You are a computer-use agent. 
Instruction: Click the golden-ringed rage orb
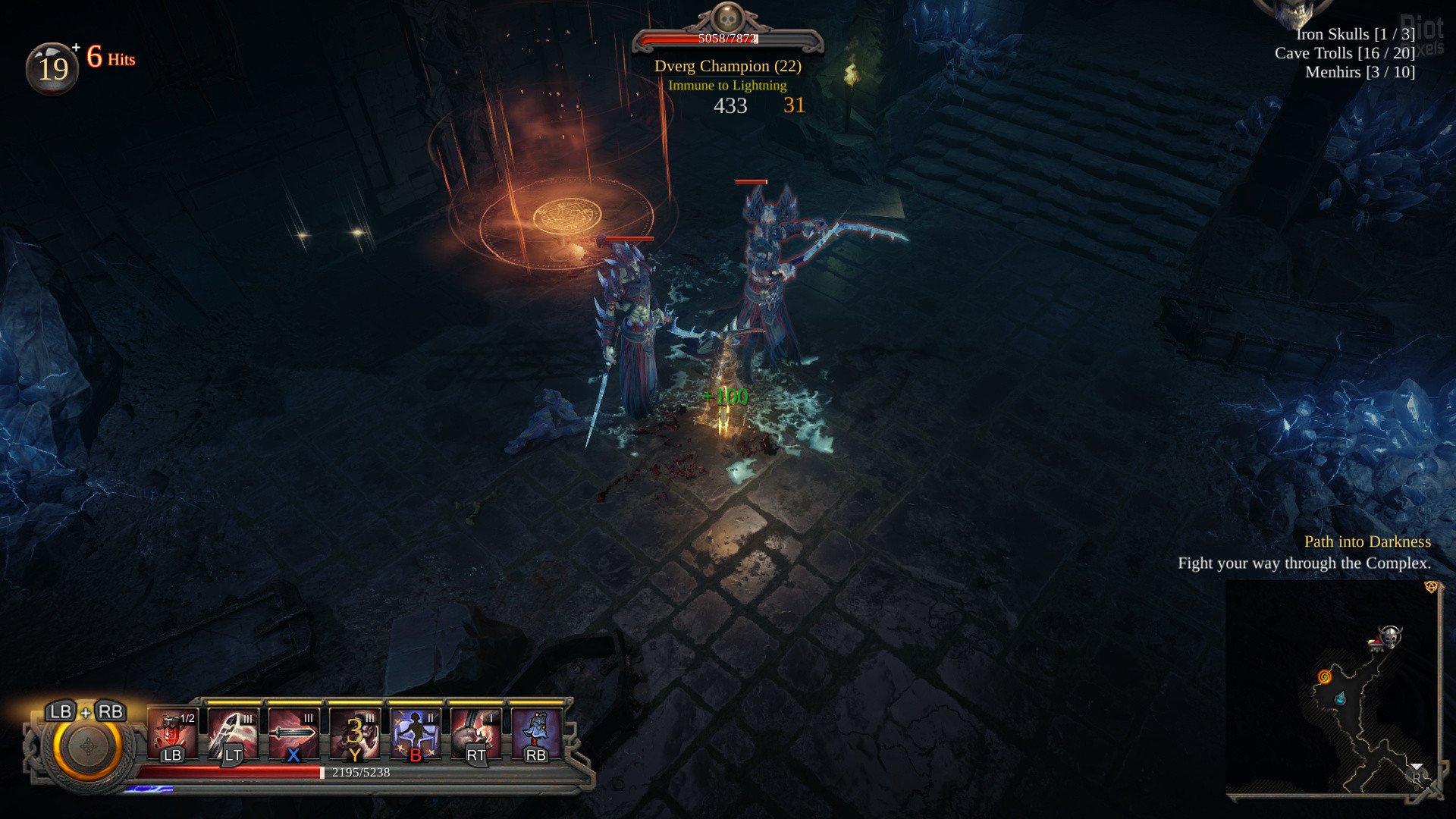[x=87, y=747]
